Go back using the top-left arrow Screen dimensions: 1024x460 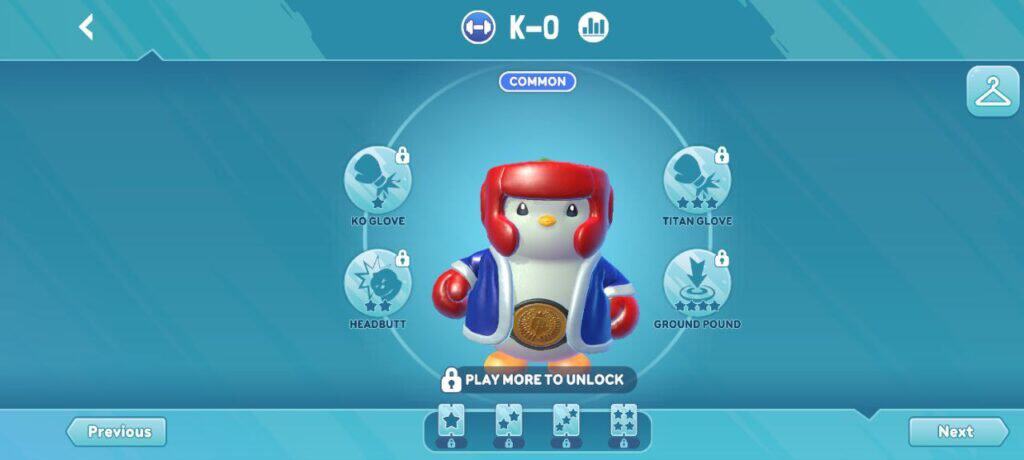[86, 27]
